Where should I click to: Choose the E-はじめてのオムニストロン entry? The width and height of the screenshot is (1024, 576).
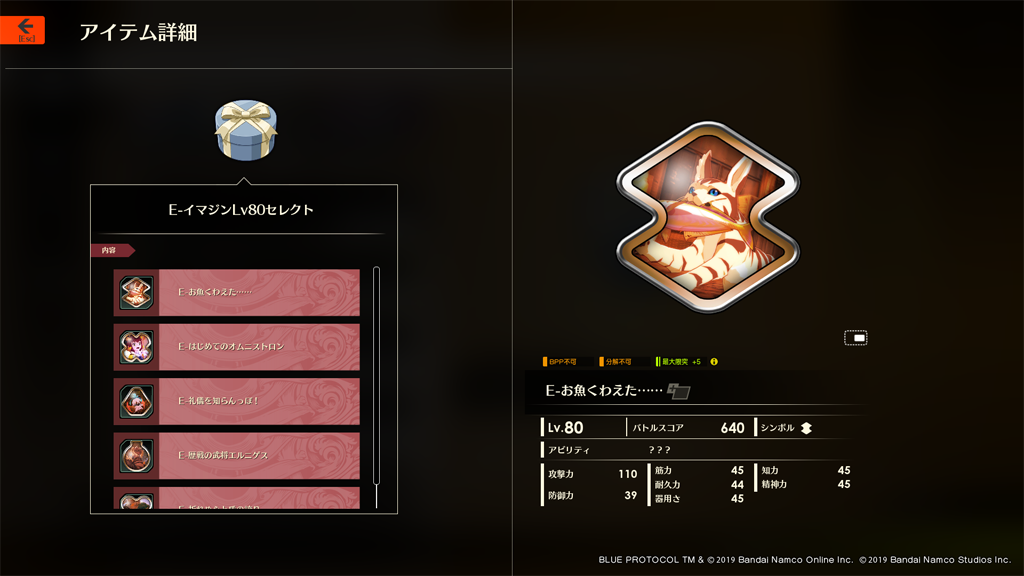coord(237,347)
